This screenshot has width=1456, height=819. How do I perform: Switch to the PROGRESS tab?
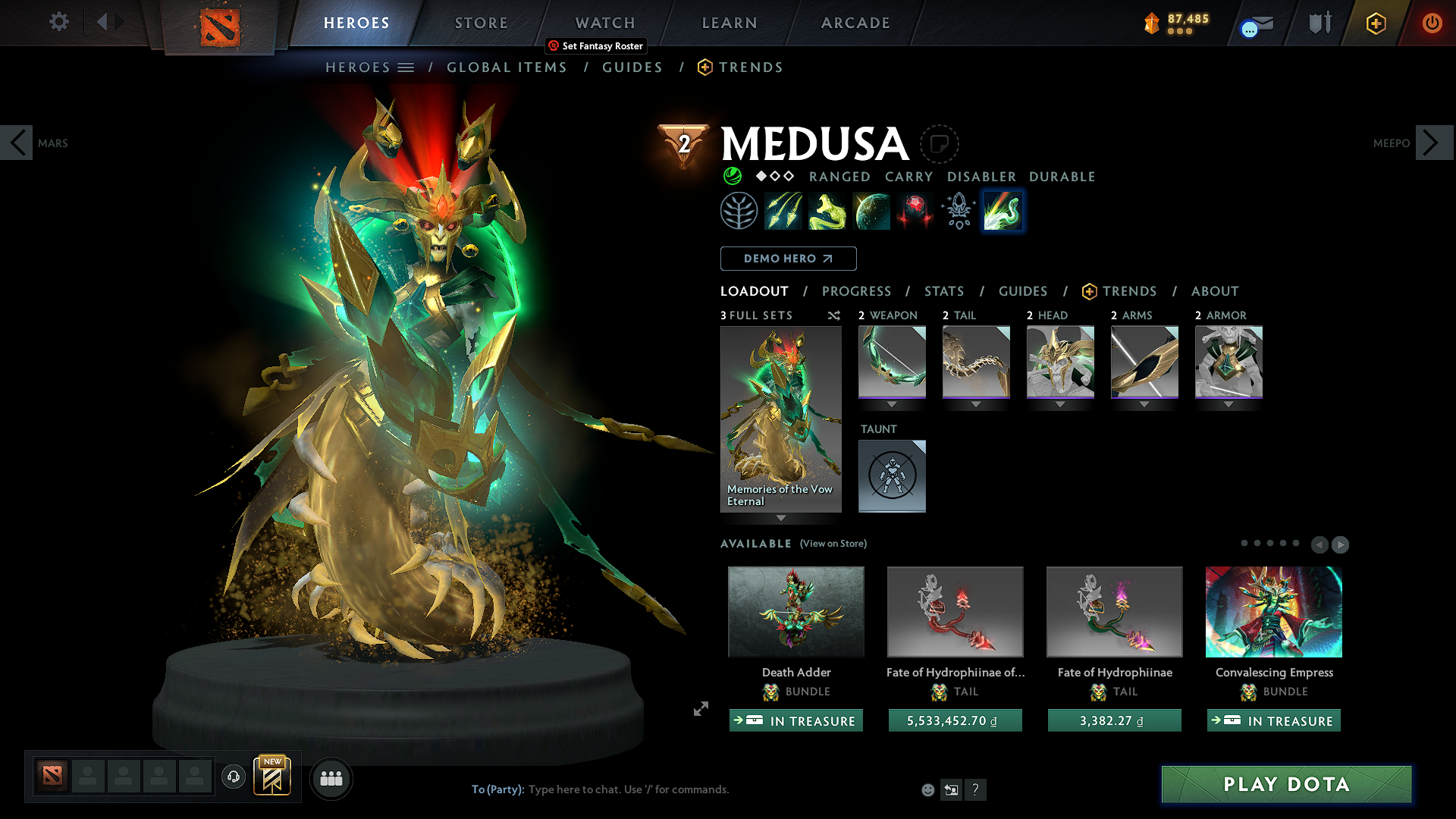(x=857, y=291)
